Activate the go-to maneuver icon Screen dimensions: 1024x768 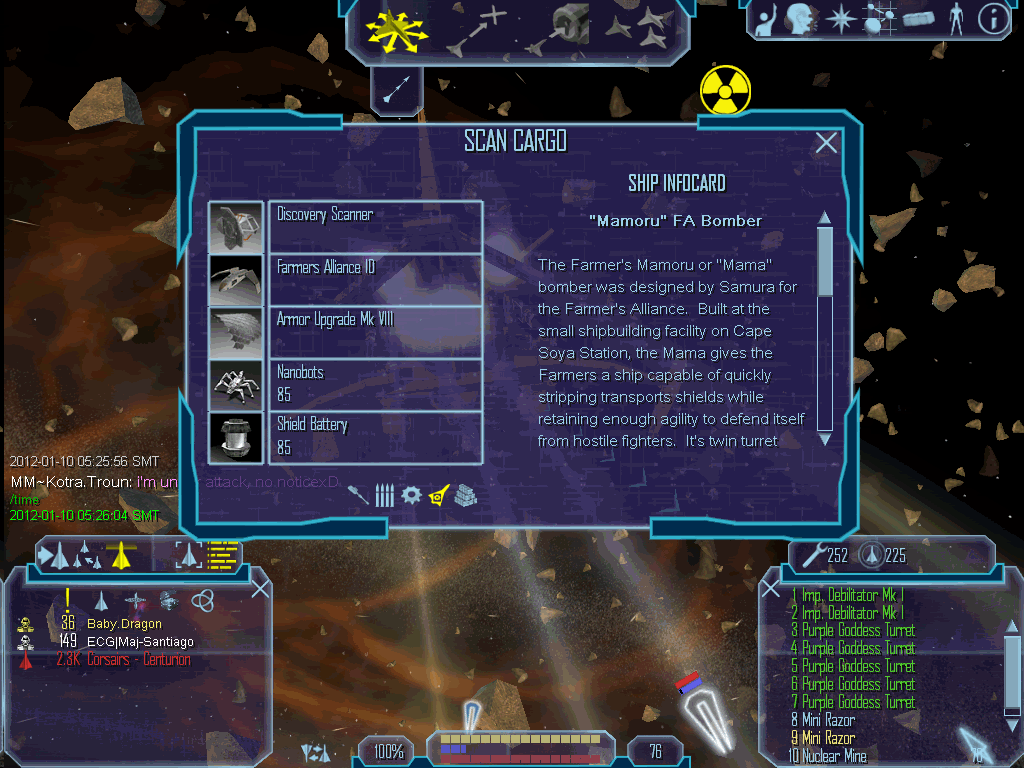pyautogui.click(x=478, y=29)
